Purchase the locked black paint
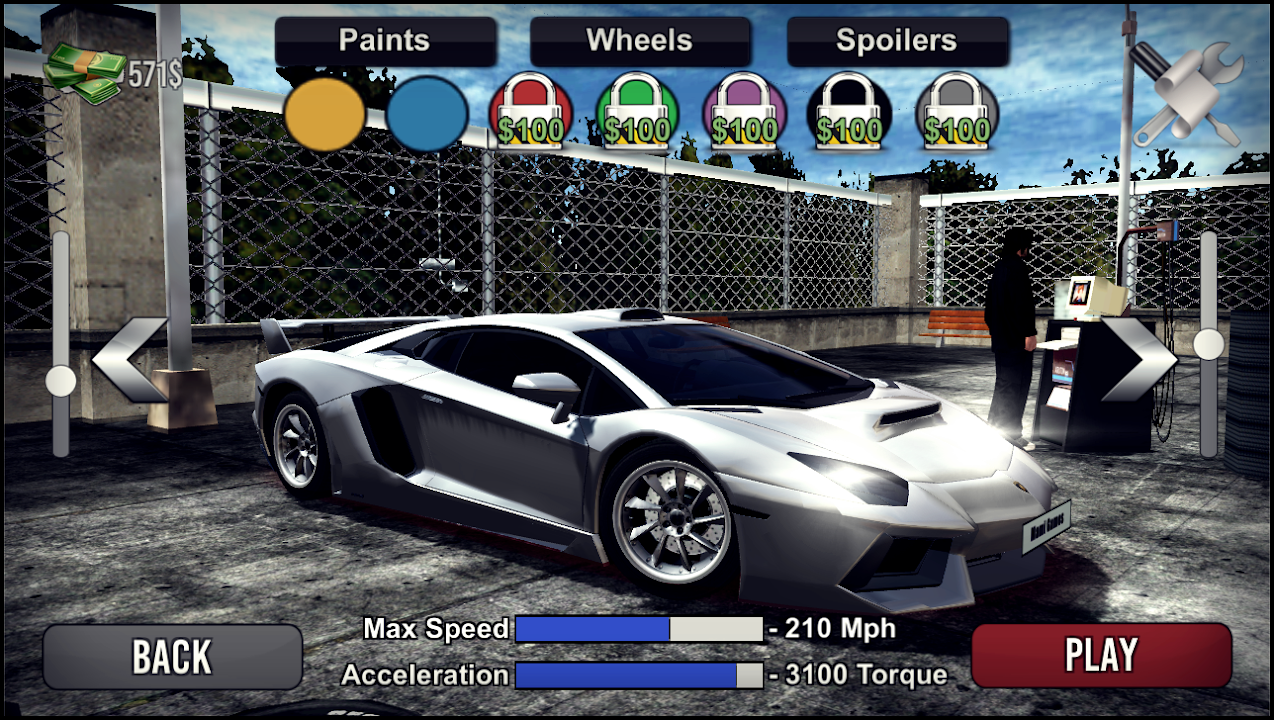Screen dimensions: 1274x720 849,114
